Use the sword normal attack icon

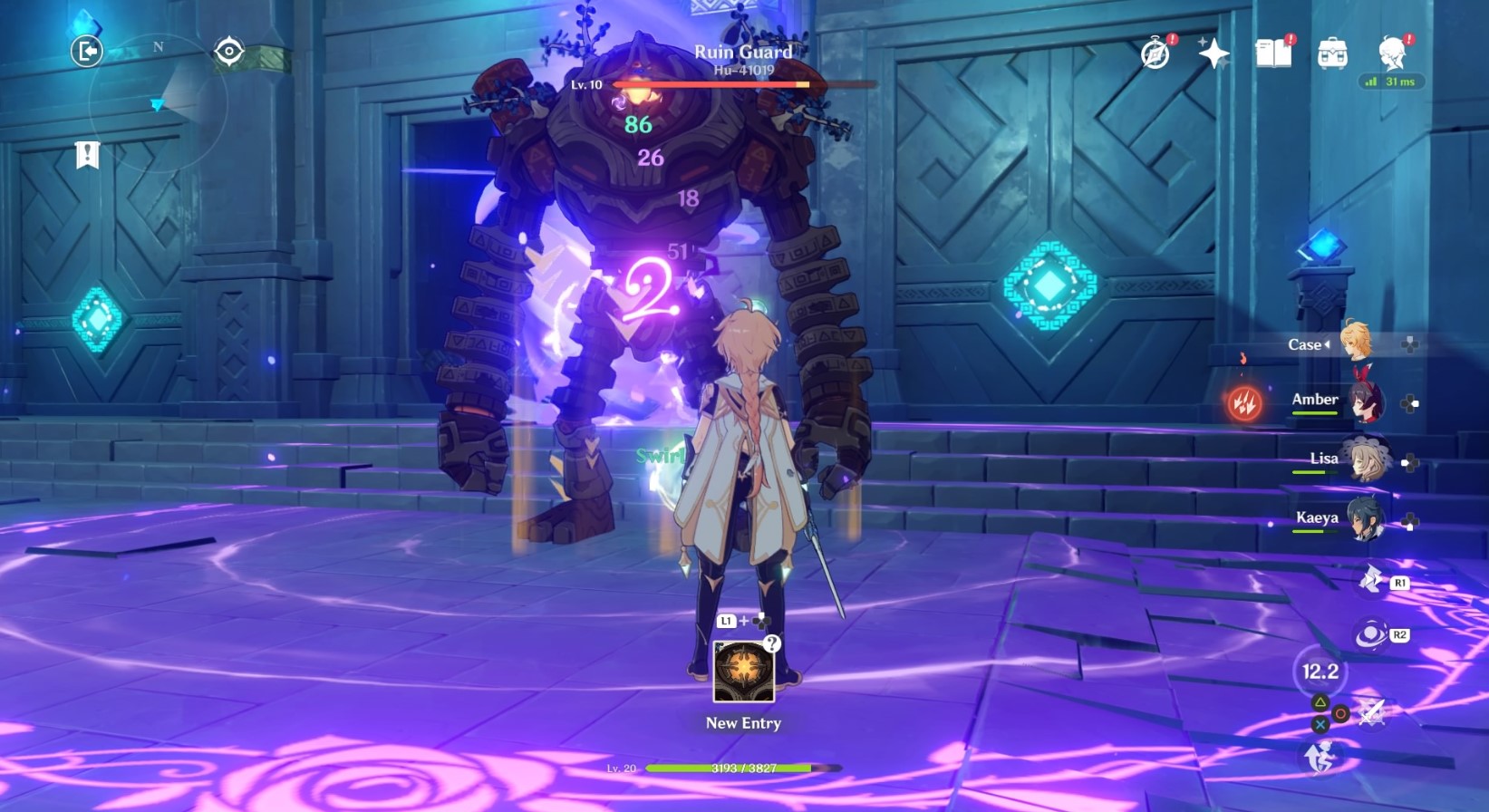[x=1371, y=712]
